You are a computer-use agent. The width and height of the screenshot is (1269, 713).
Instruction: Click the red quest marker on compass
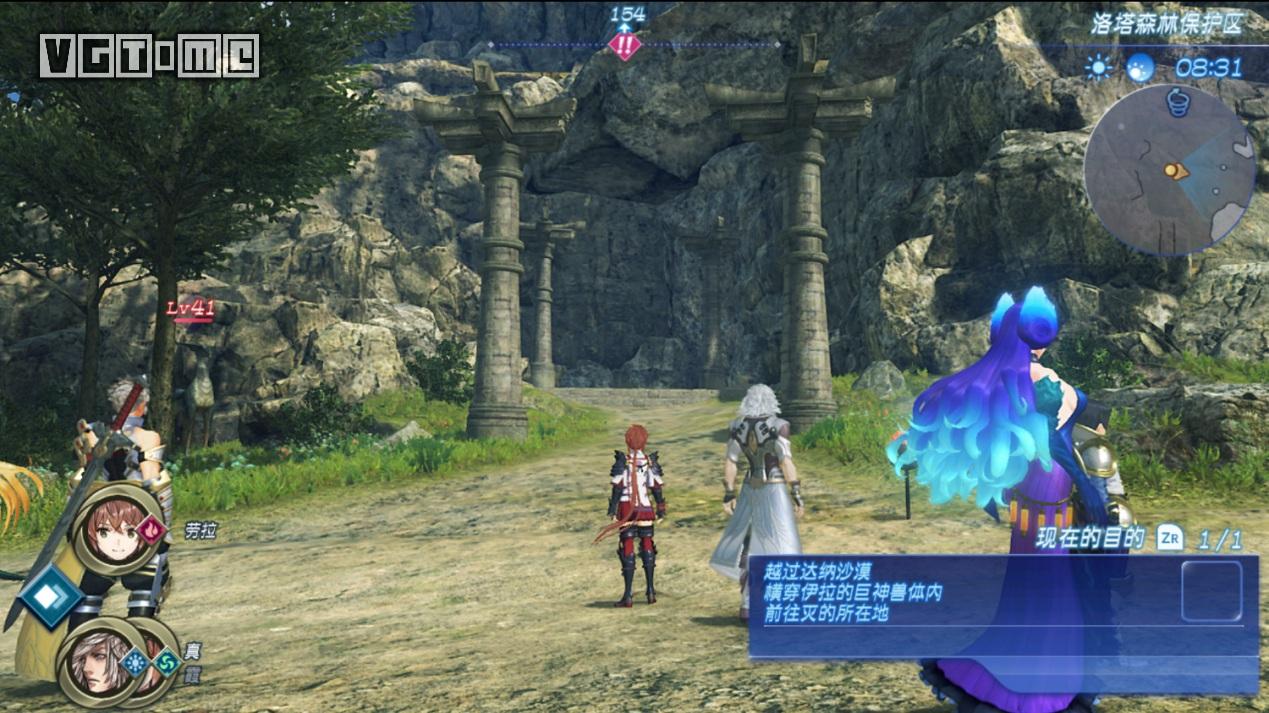point(626,45)
